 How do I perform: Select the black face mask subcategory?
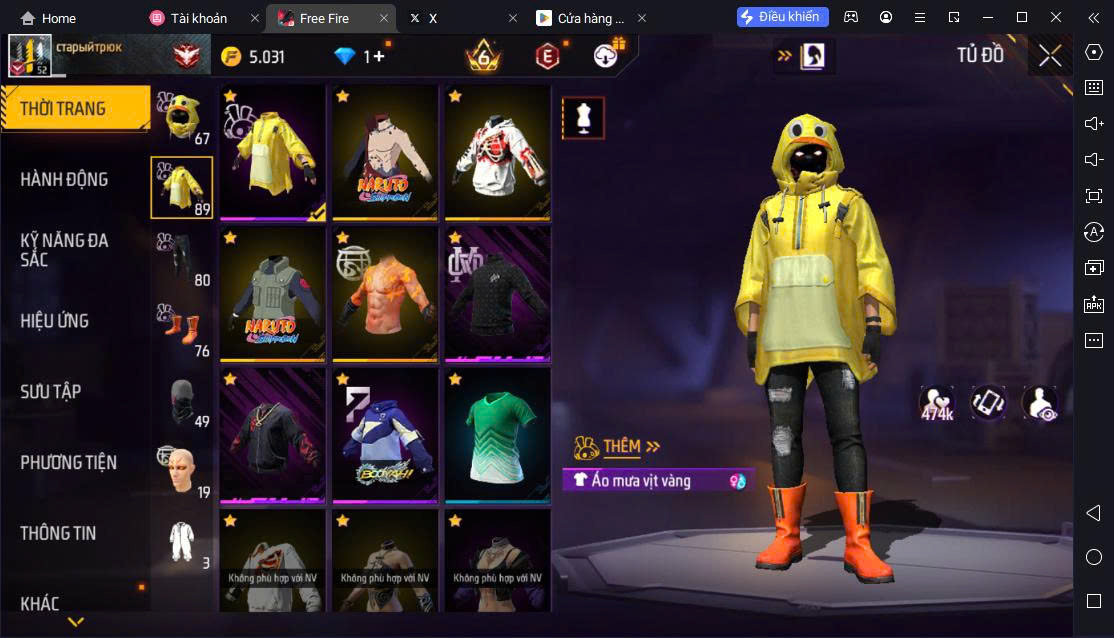[x=182, y=400]
